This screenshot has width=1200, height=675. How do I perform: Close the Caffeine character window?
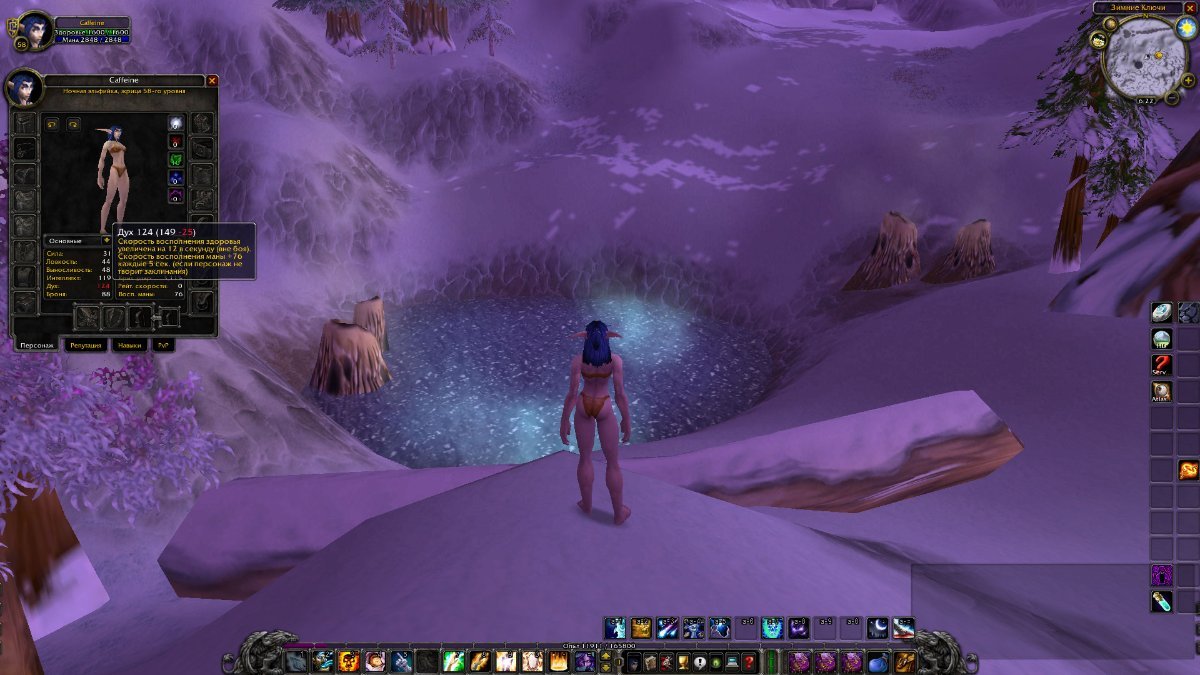tap(212, 80)
